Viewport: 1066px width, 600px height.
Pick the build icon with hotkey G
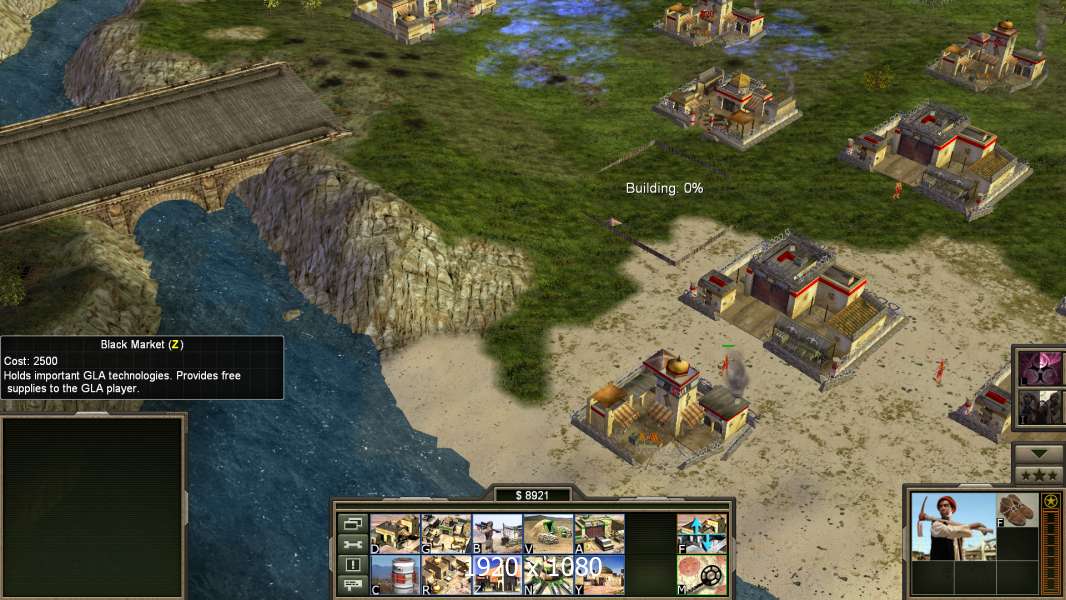click(x=446, y=534)
